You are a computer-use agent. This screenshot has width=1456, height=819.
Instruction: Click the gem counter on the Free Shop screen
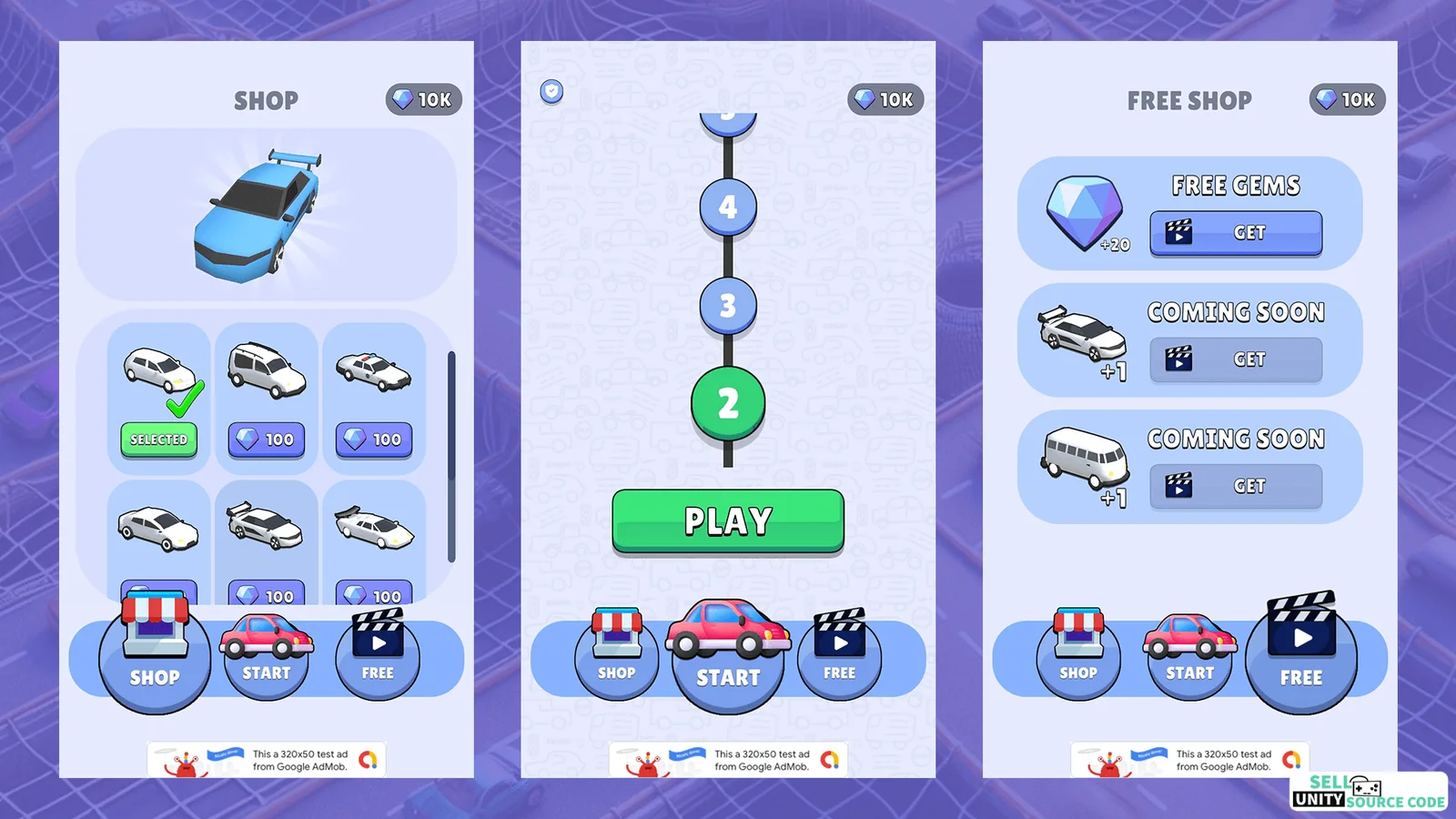coord(1347,99)
